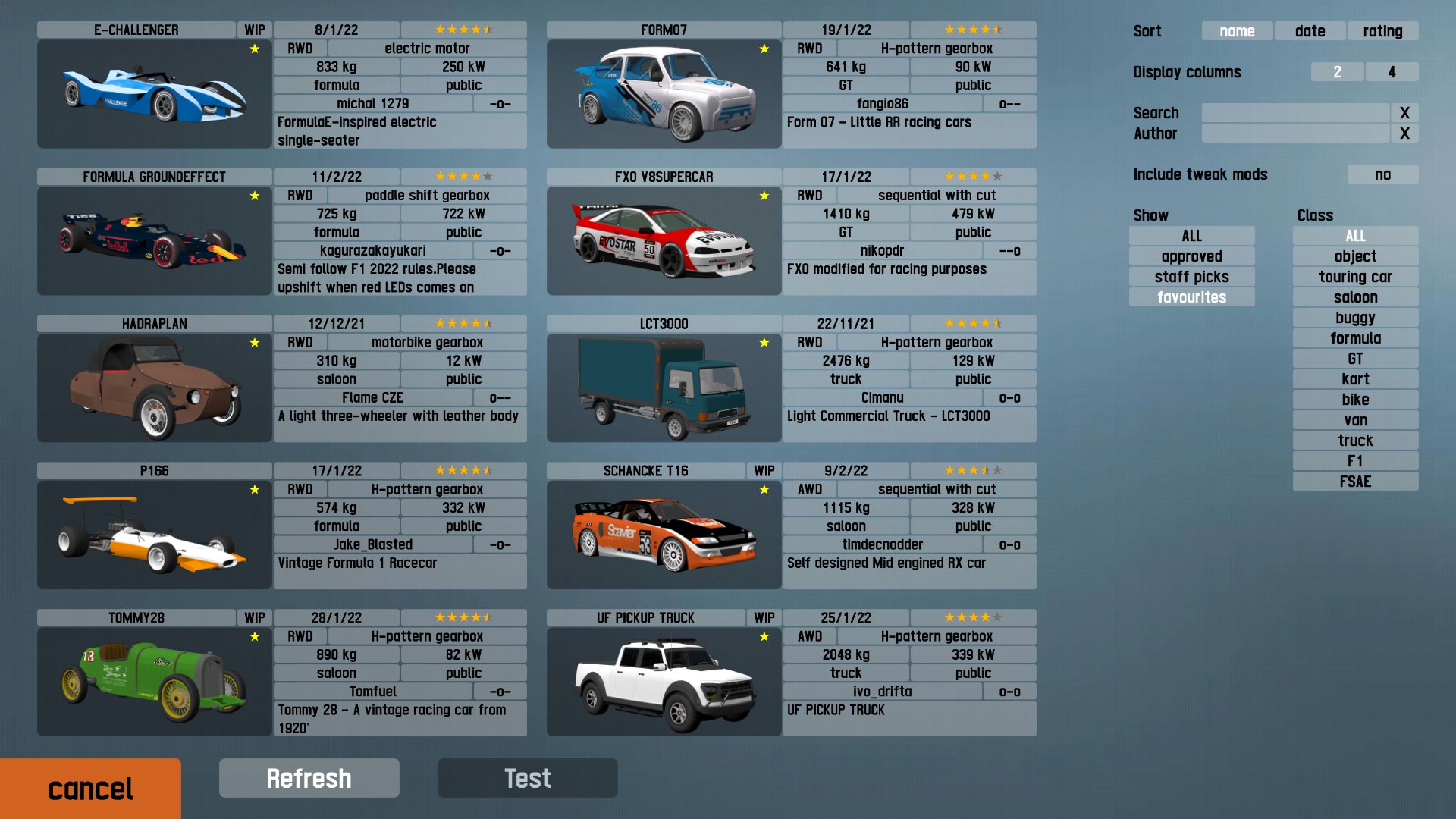Filter mods by the truck class
The height and width of the screenshot is (819, 1456).
pos(1355,440)
